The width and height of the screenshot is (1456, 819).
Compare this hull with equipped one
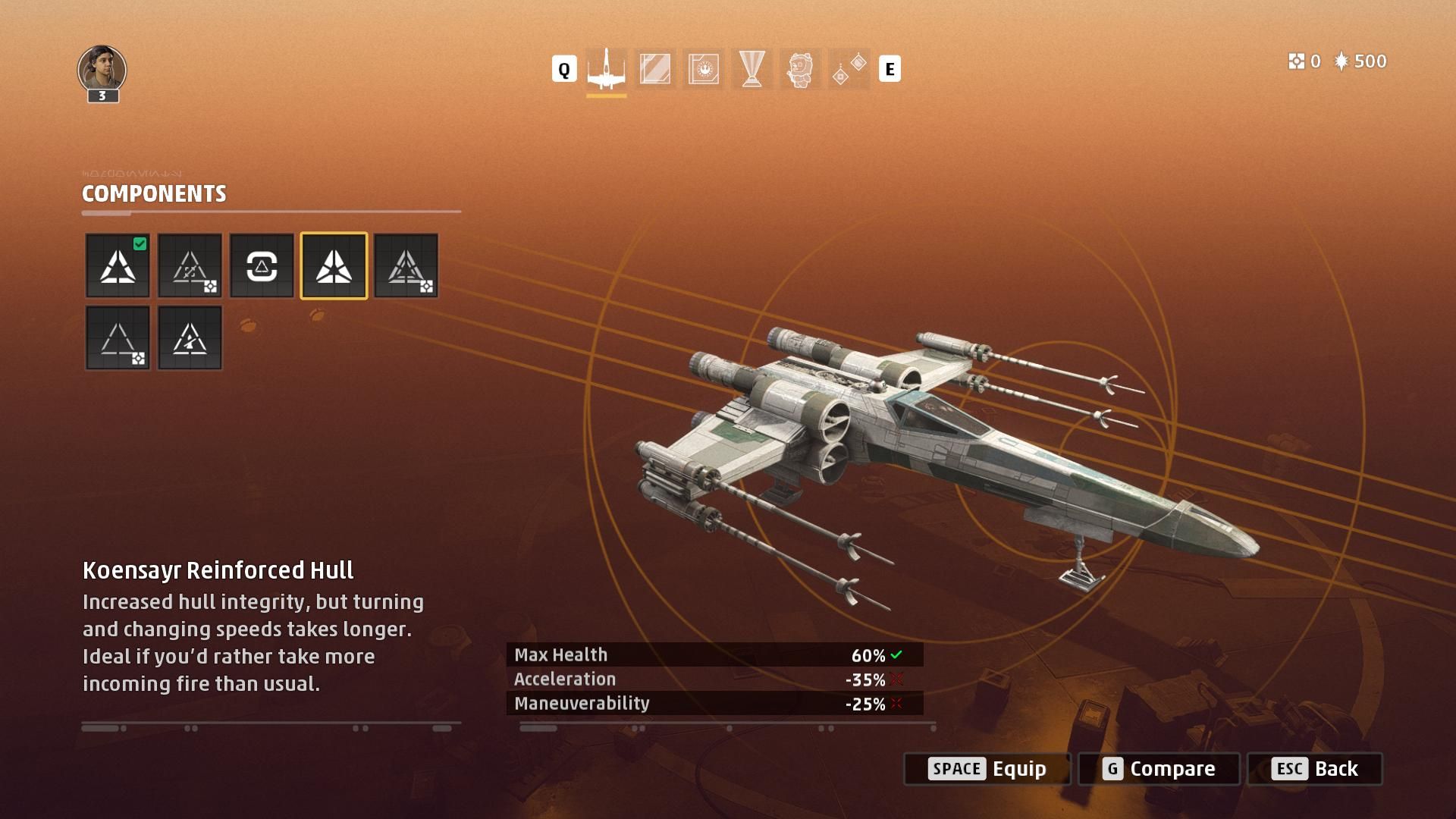(1159, 769)
